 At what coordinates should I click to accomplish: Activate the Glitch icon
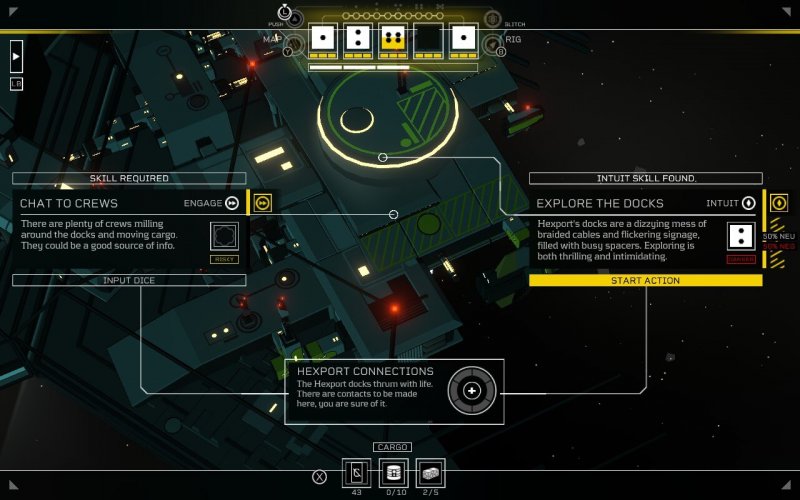click(492, 18)
